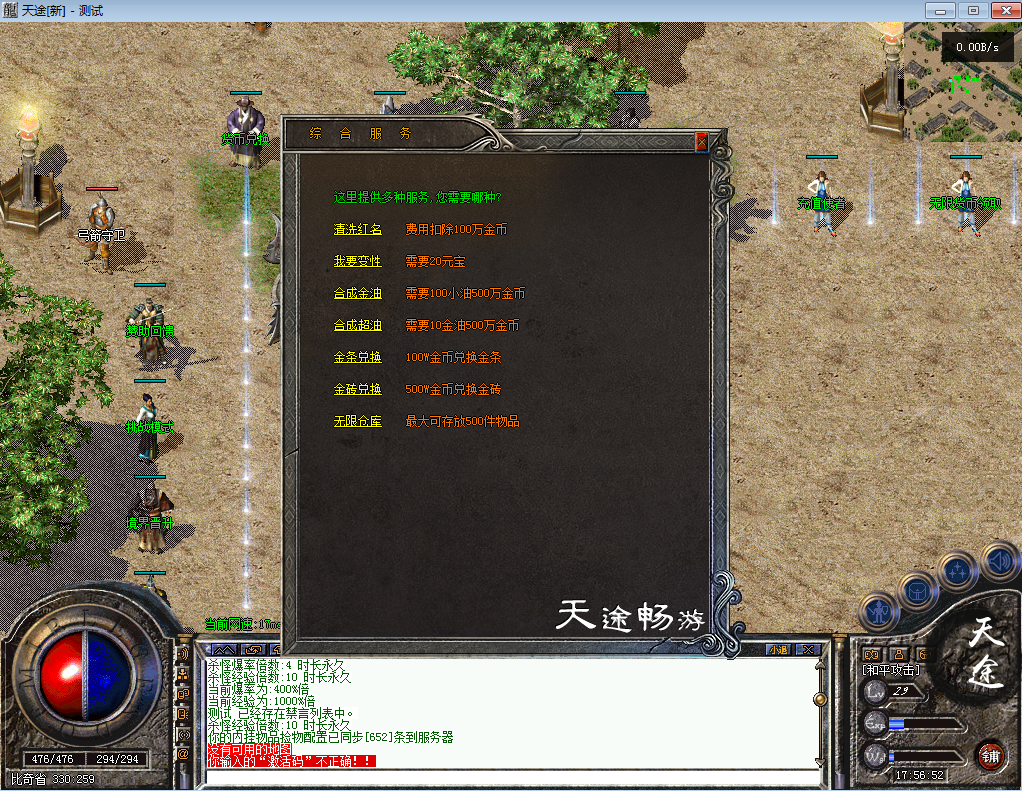This screenshot has width=1022, height=791.
Task: Close the 综合服务 dialog window
Action: [x=701, y=143]
